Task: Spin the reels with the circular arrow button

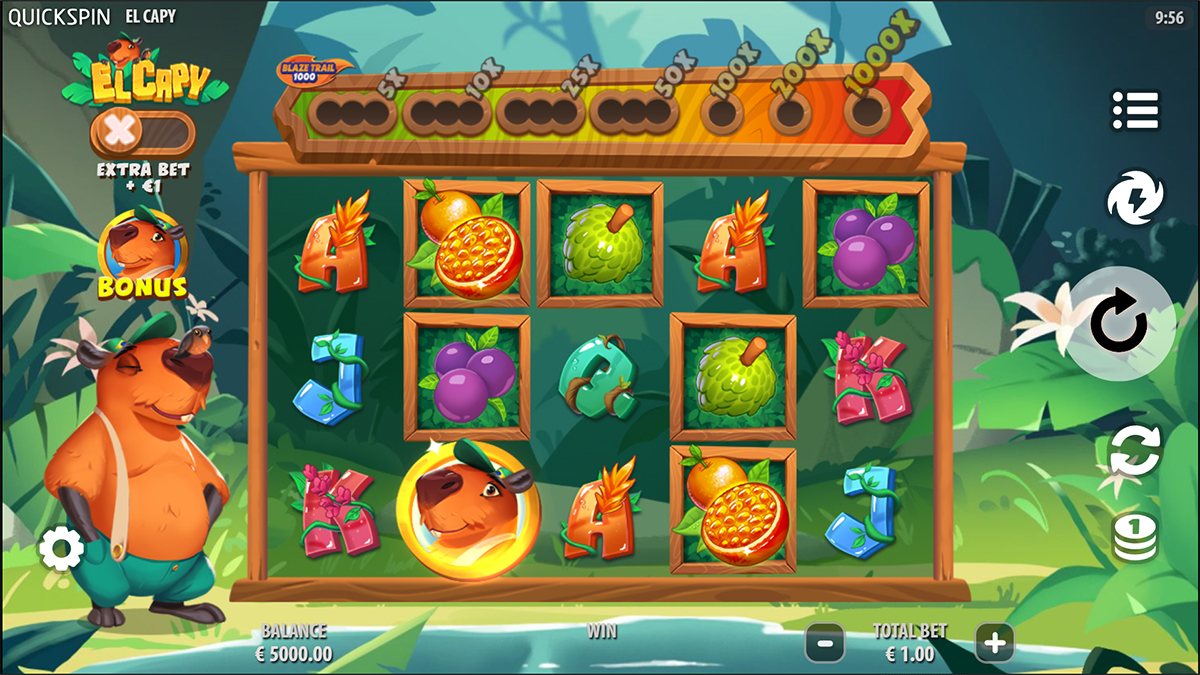Action: 1121,323
